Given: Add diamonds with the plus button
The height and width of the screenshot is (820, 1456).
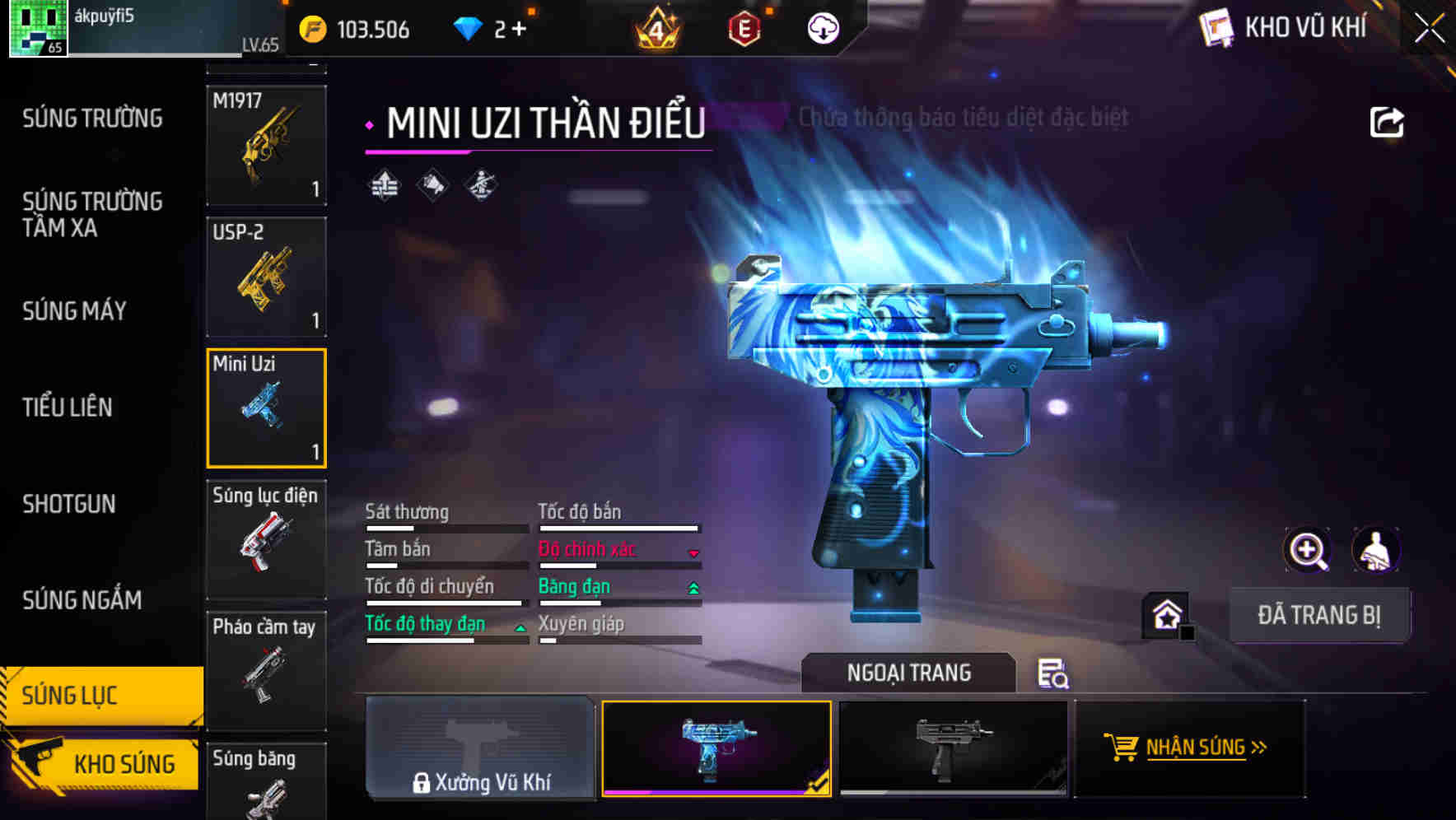Looking at the screenshot, I should tap(519, 30).
